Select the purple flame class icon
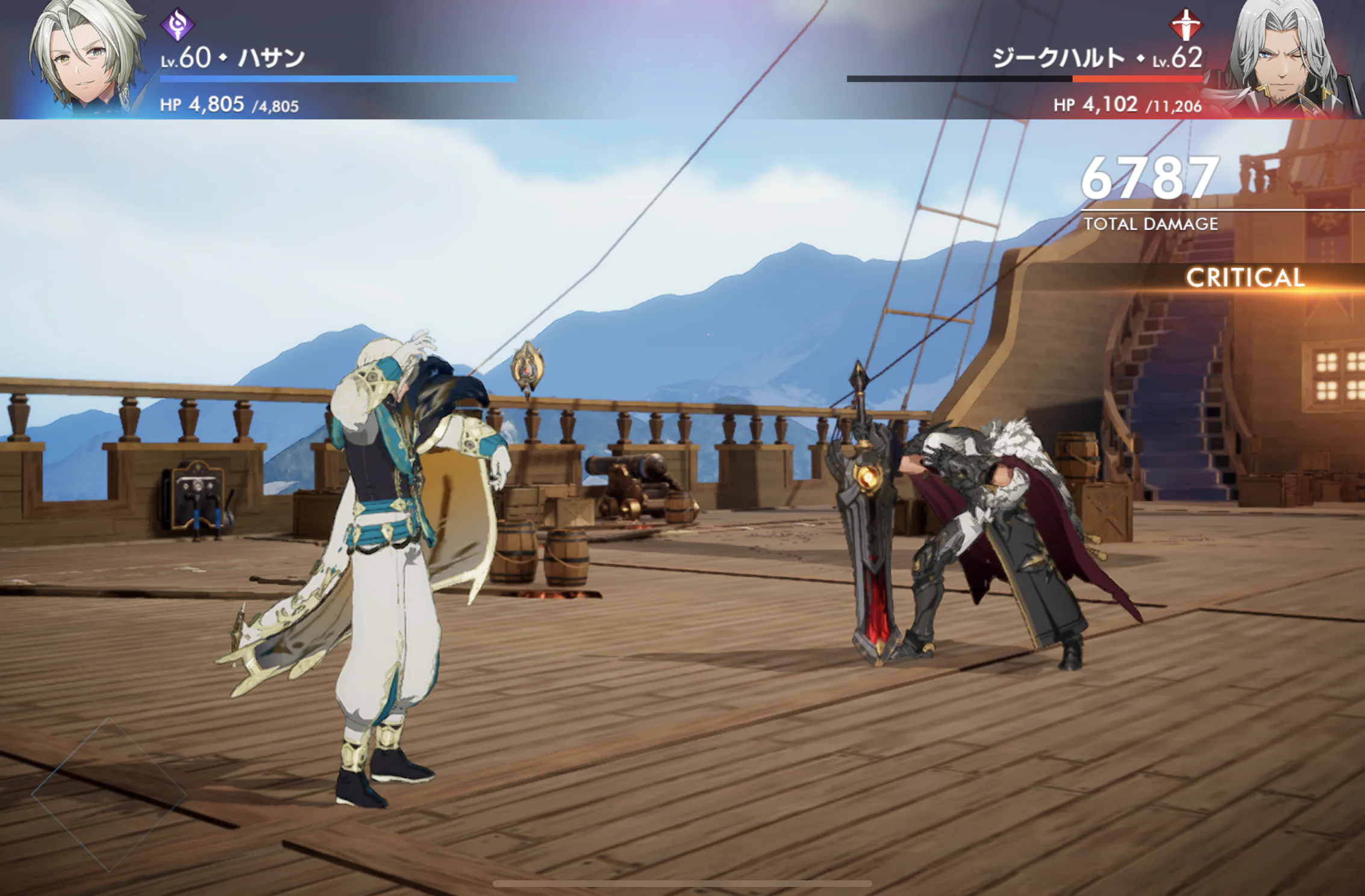The height and width of the screenshot is (896, 1365). (x=178, y=25)
